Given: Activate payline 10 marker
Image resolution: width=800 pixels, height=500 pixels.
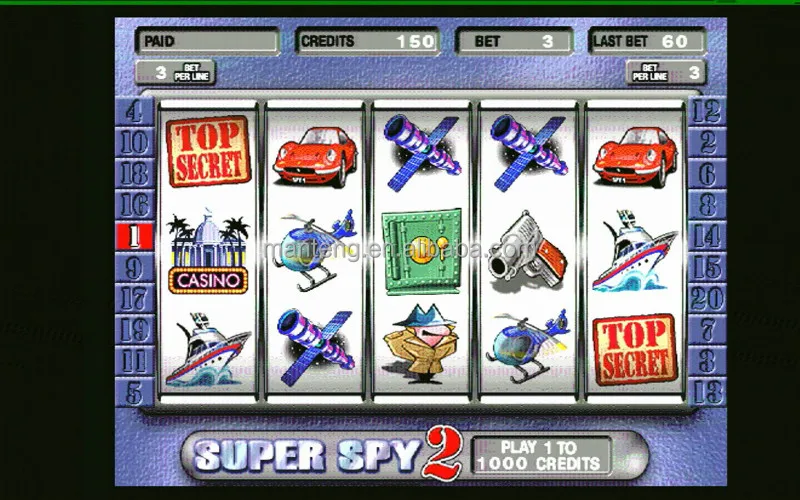Looking at the screenshot, I should pyautogui.click(x=133, y=142).
